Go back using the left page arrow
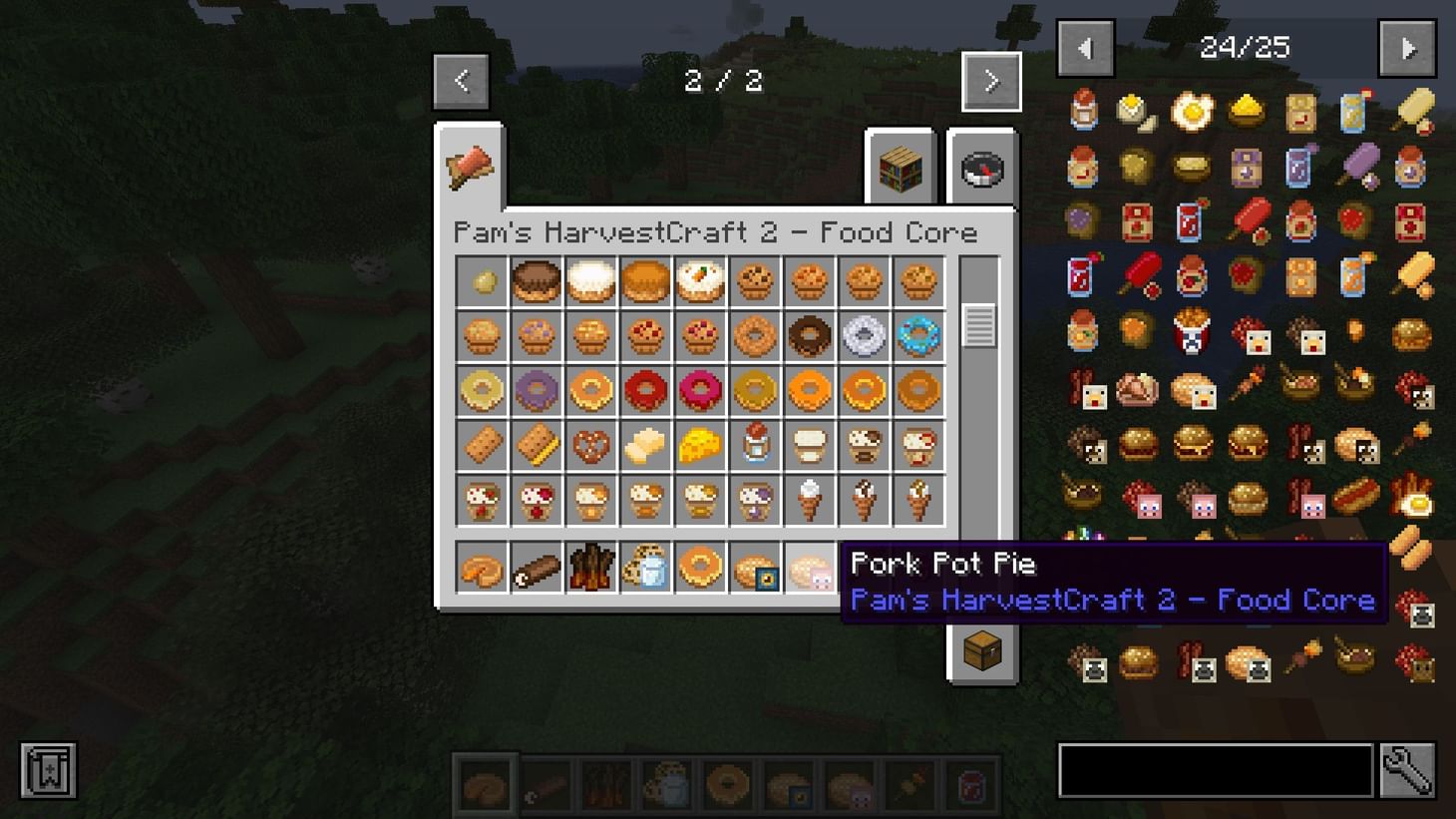1456x819 pixels. point(460,81)
